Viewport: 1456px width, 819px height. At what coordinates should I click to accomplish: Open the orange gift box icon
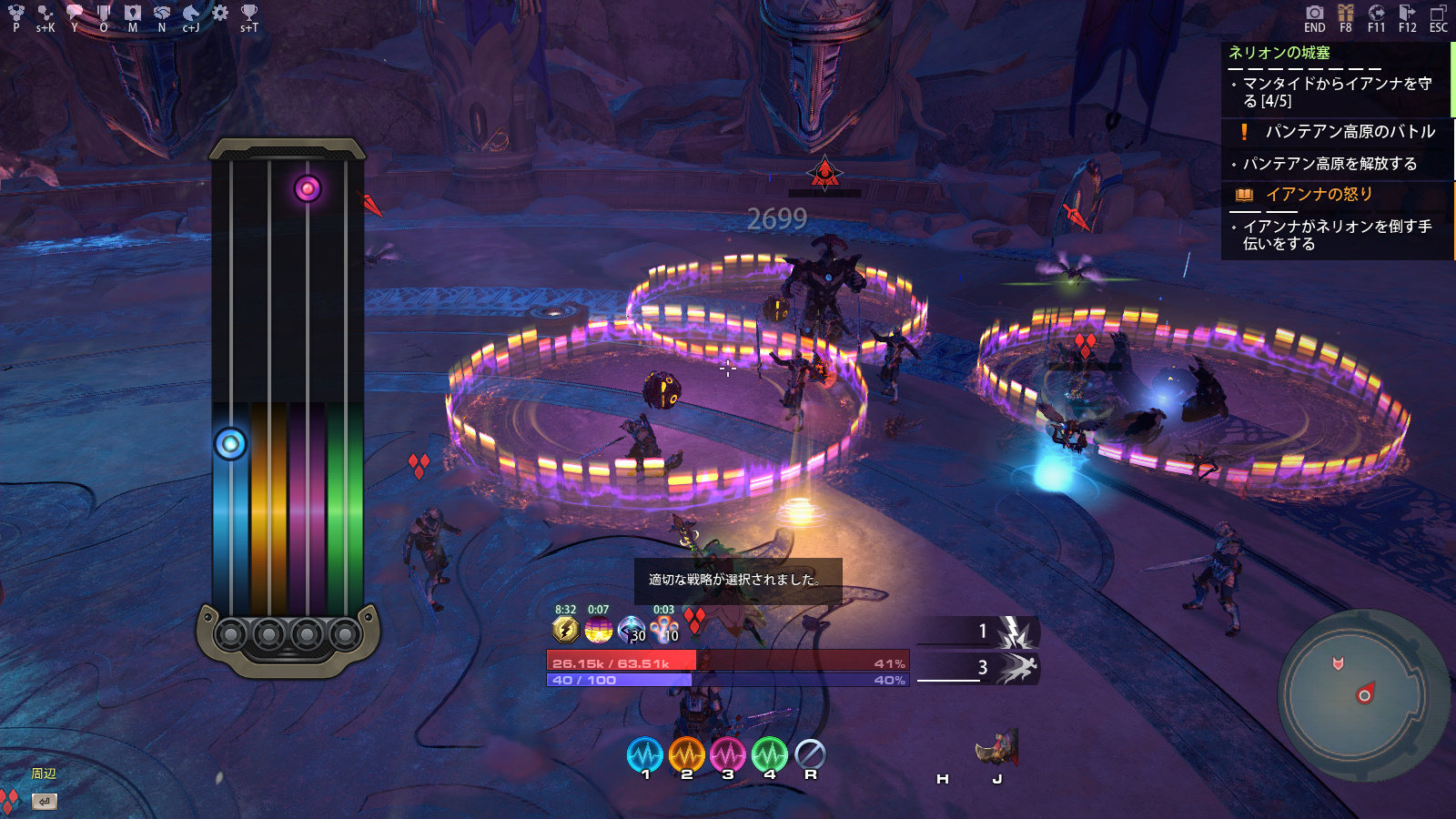(1346, 13)
